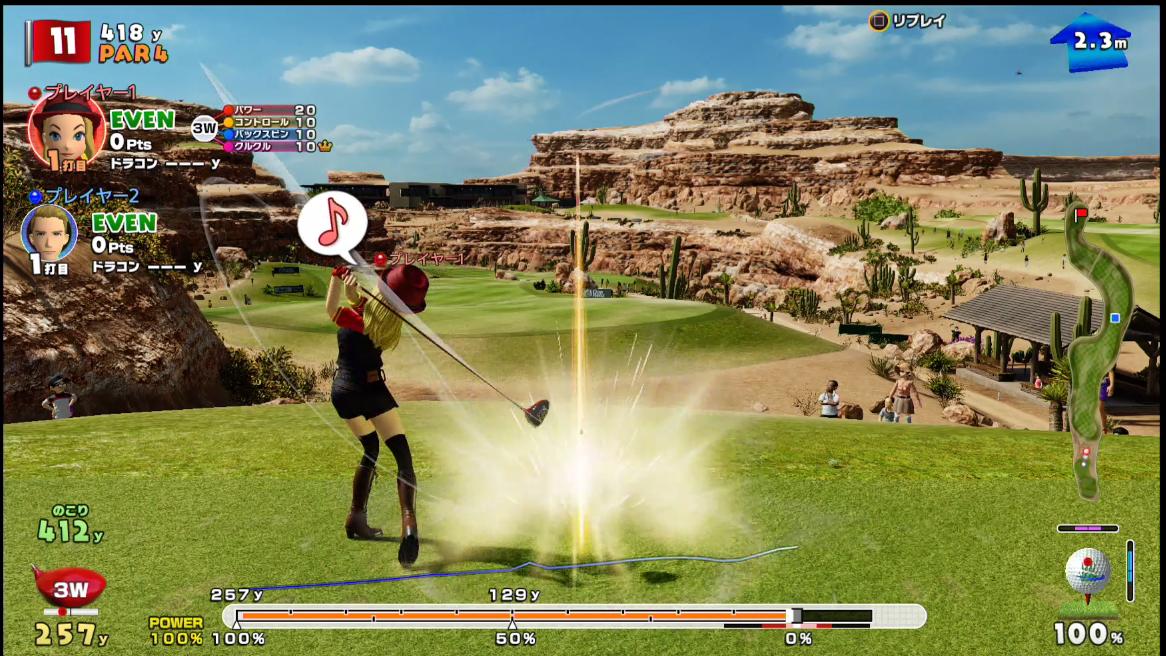
Task: Open the 3W club selector icon
Action: click(x=70, y=588)
